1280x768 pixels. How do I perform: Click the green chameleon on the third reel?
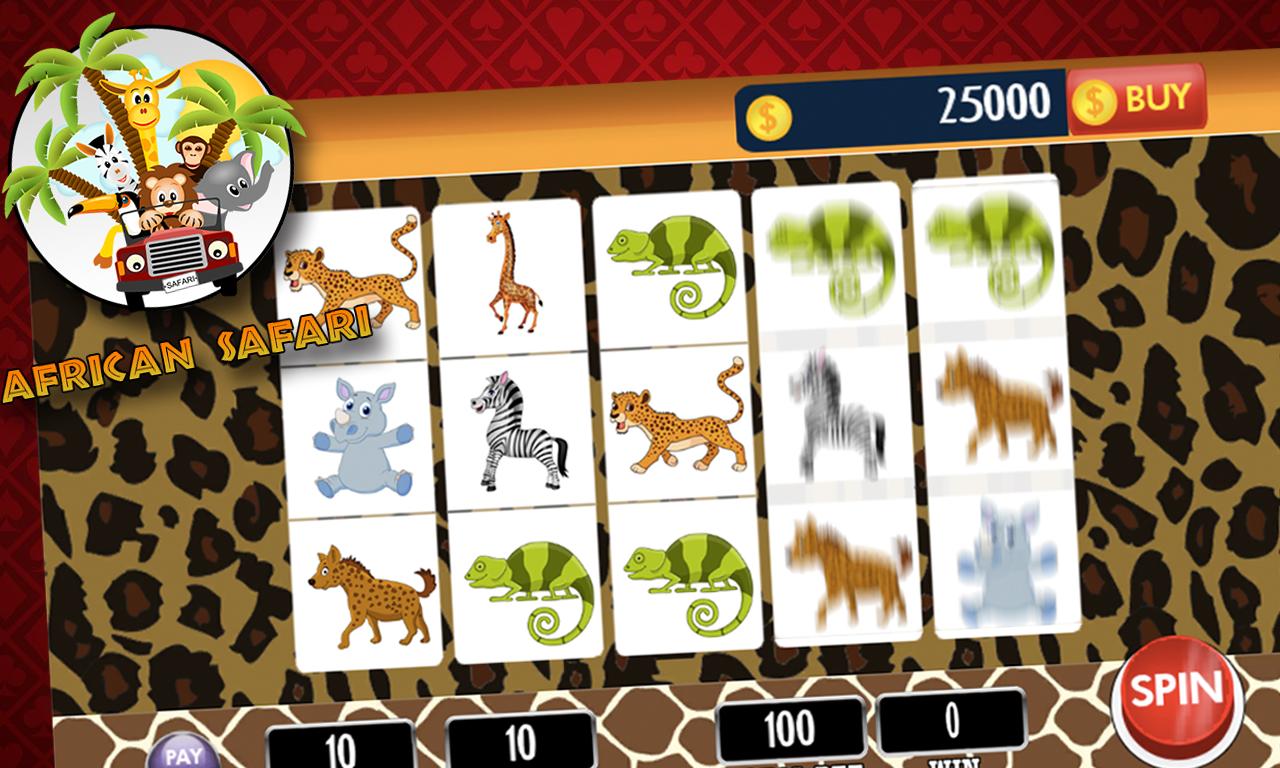tap(668, 266)
